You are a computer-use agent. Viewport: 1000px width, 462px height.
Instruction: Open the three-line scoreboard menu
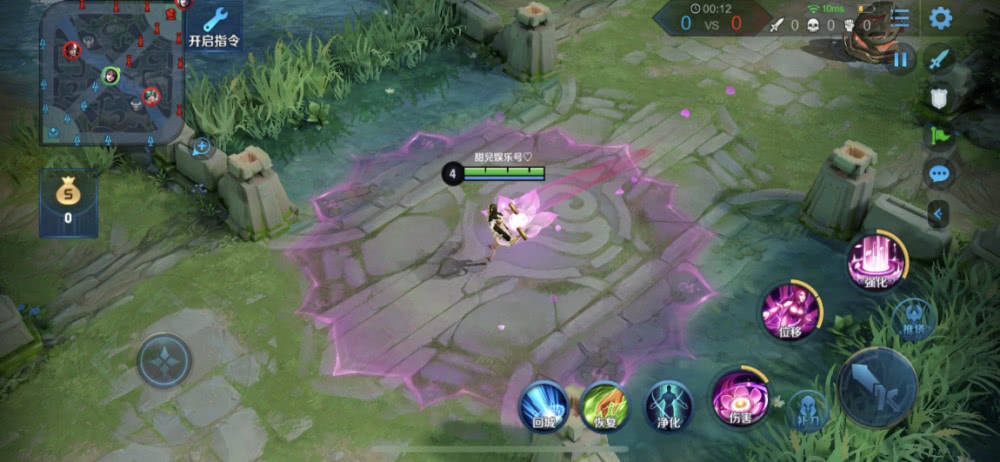click(901, 18)
